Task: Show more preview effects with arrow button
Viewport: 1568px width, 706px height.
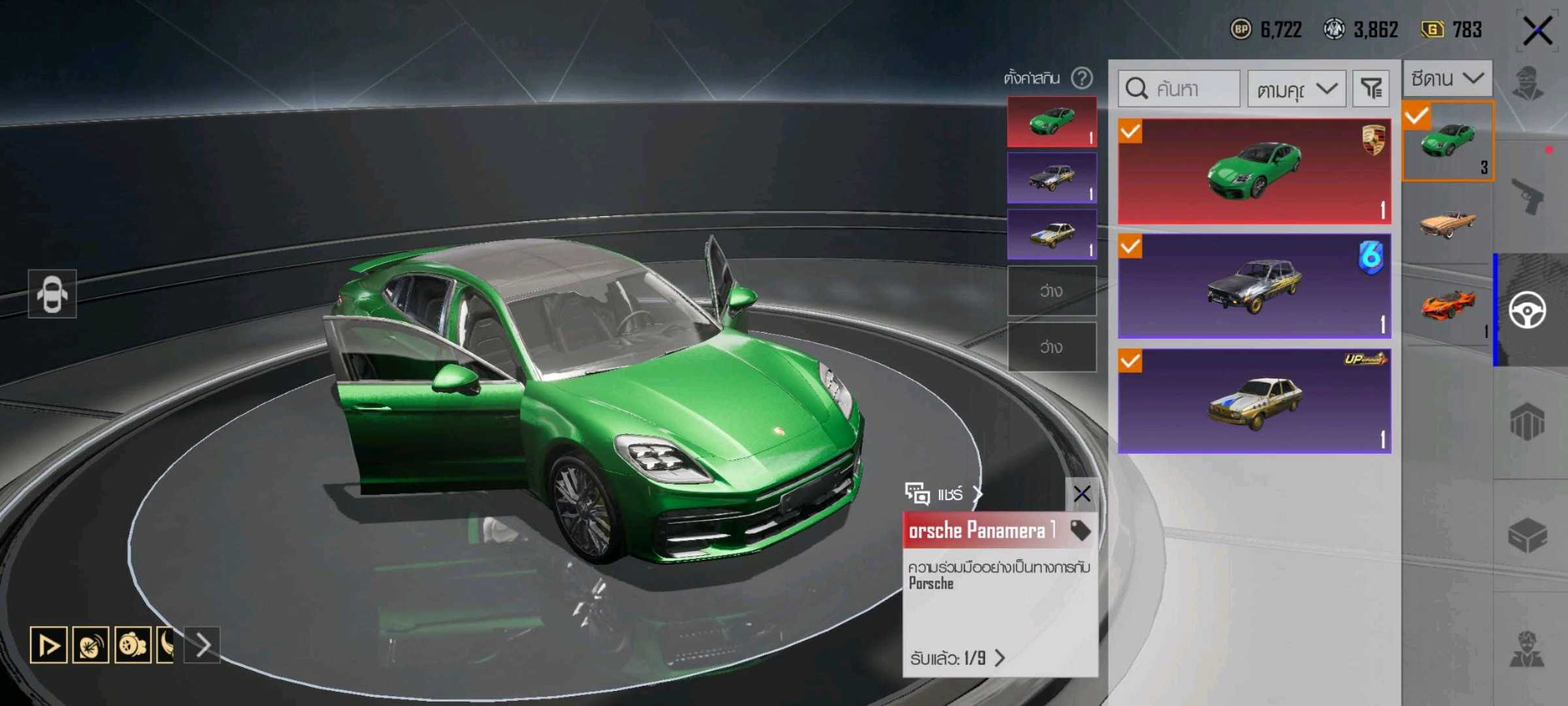Action: [x=203, y=645]
